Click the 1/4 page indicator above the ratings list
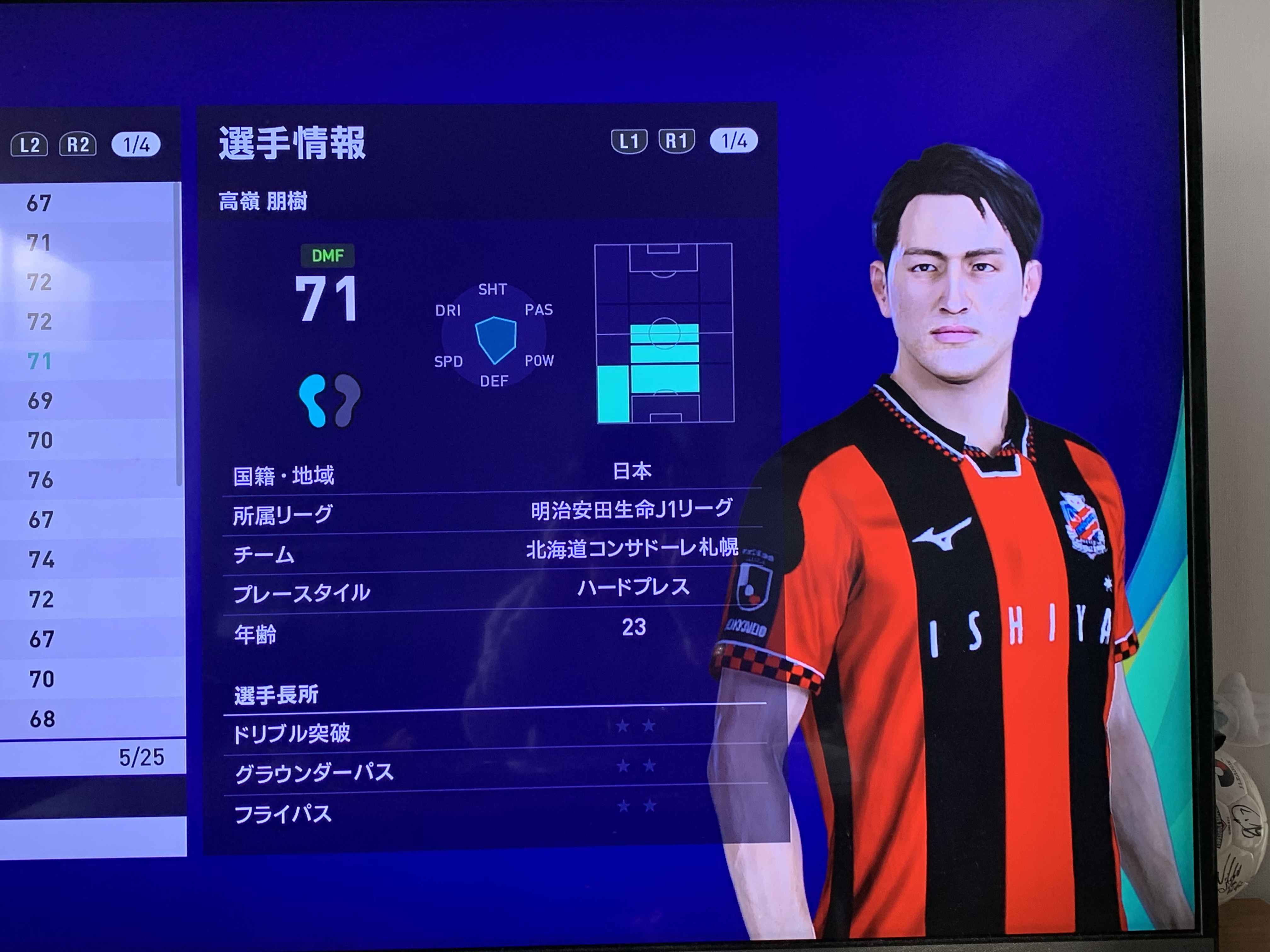1270x952 pixels. pyautogui.click(x=136, y=144)
